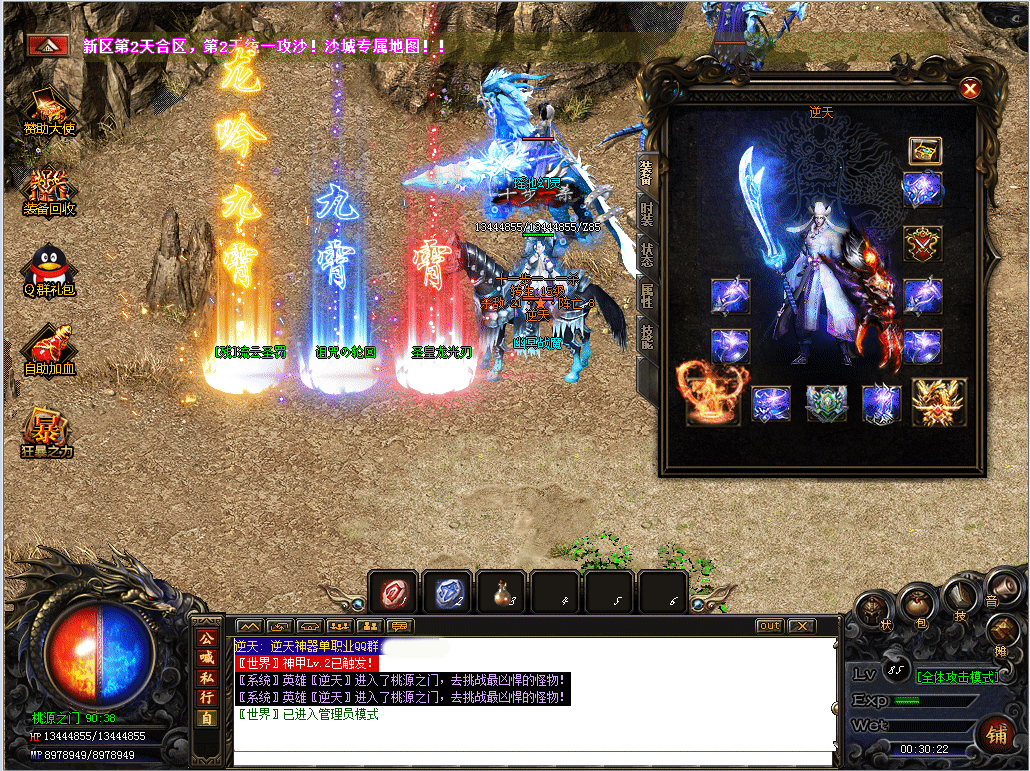Use the potion gourd hotbar slot
1030x771 pixels.
[501, 592]
